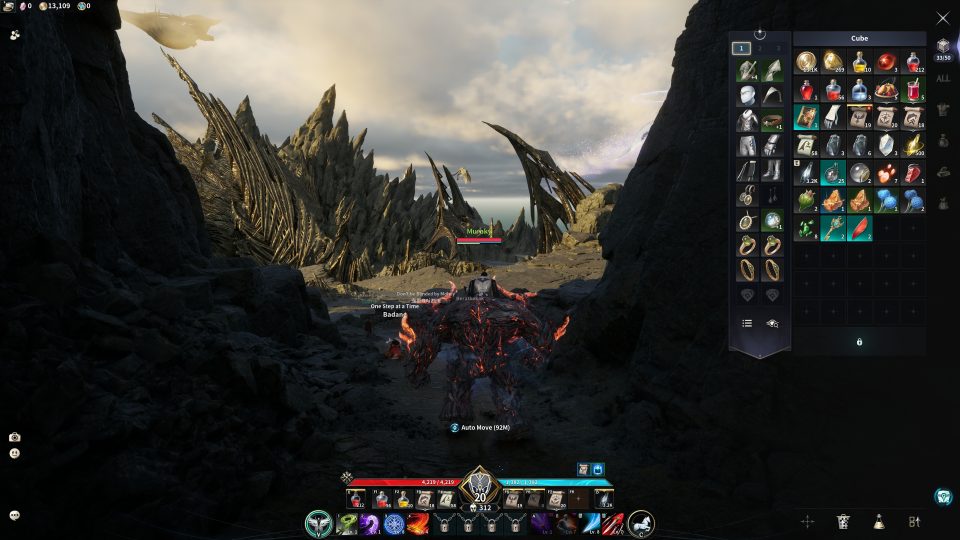Image resolution: width=960 pixels, height=540 pixels.
Task: Open the chat bubble icon
Action: pos(15,515)
